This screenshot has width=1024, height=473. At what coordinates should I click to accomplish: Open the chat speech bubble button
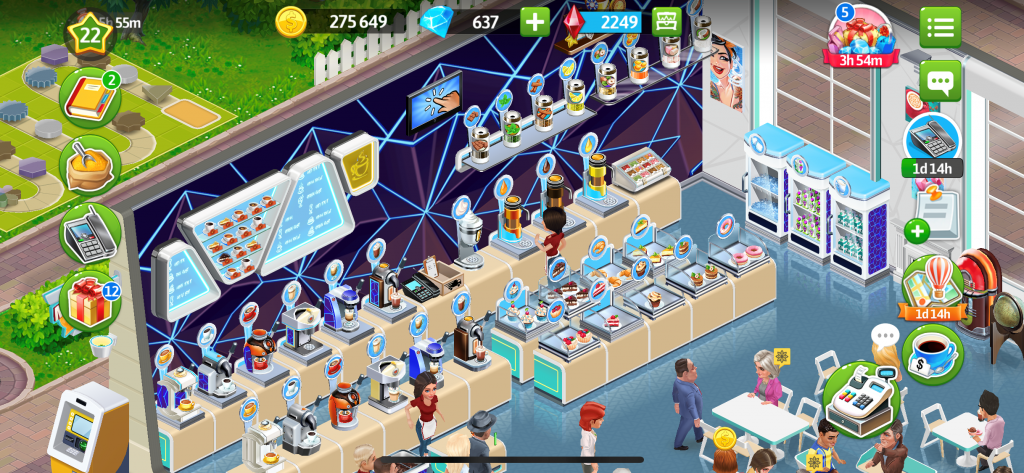(x=940, y=80)
